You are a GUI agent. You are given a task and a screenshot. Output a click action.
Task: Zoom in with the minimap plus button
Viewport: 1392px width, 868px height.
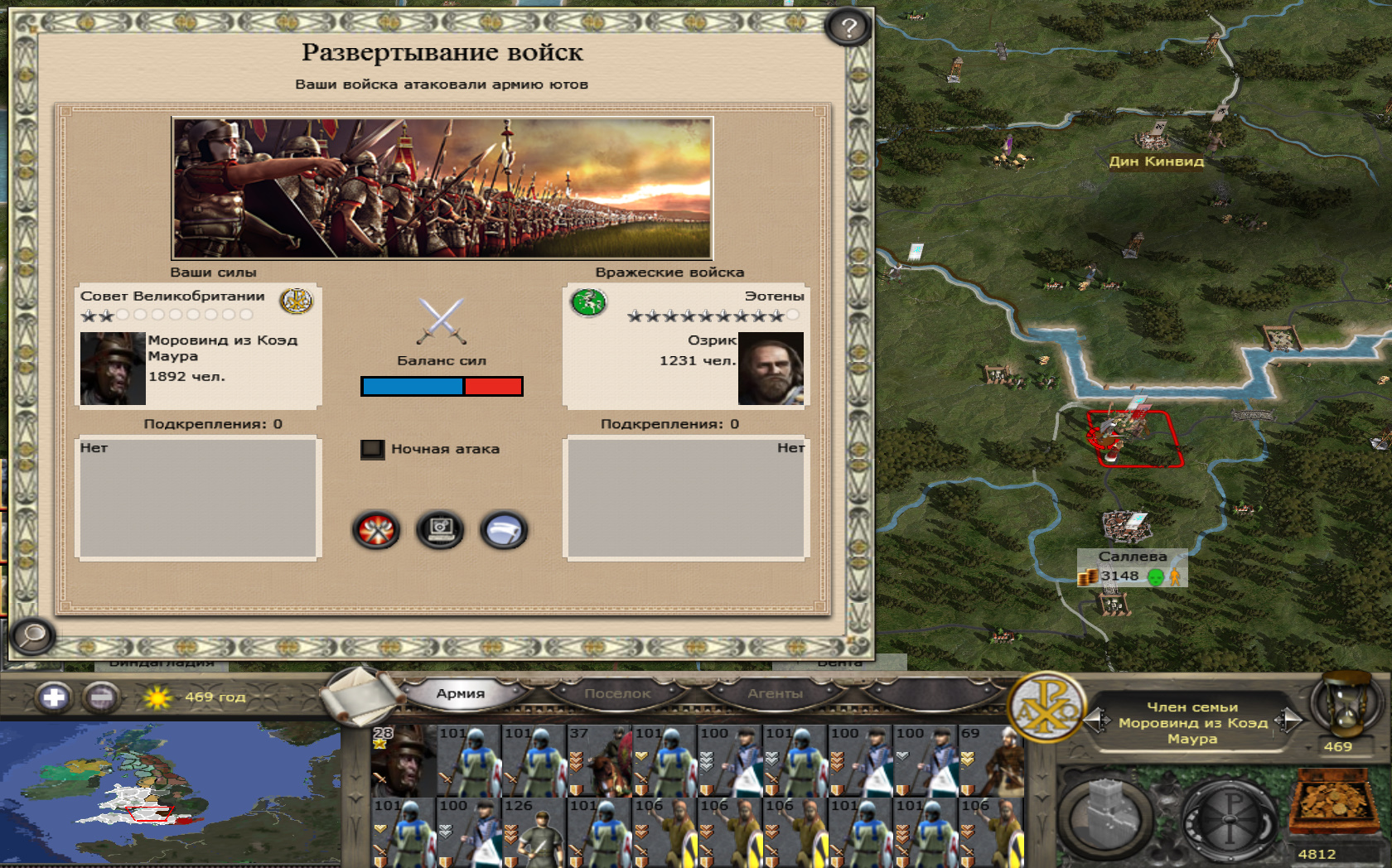[x=54, y=697]
